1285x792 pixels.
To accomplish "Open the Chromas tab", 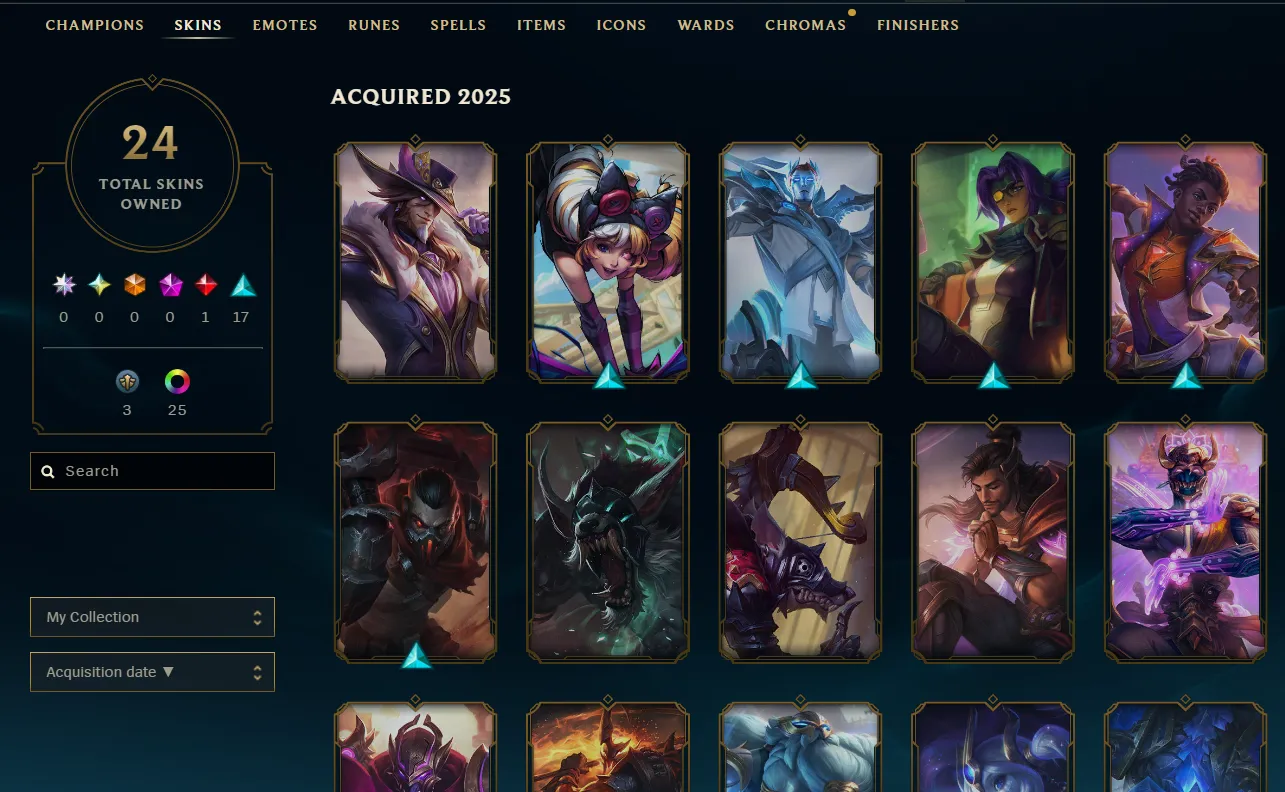I will (805, 25).
